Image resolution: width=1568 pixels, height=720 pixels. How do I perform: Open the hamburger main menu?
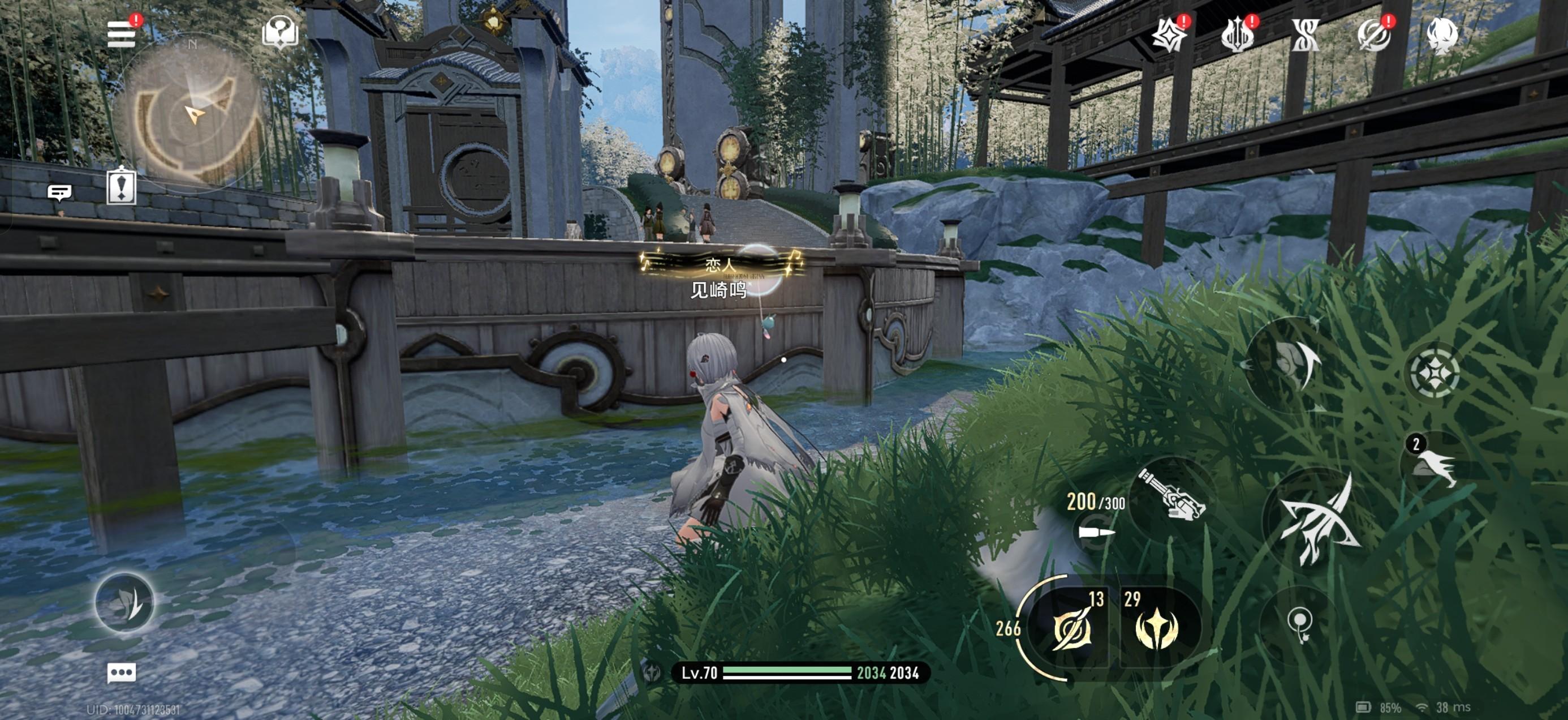click(x=121, y=34)
